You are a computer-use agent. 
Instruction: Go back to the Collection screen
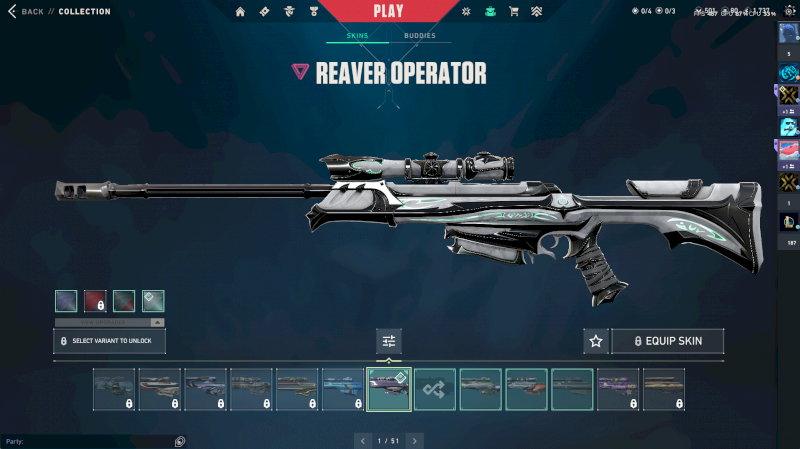pyautogui.click(x=28, y=12)
